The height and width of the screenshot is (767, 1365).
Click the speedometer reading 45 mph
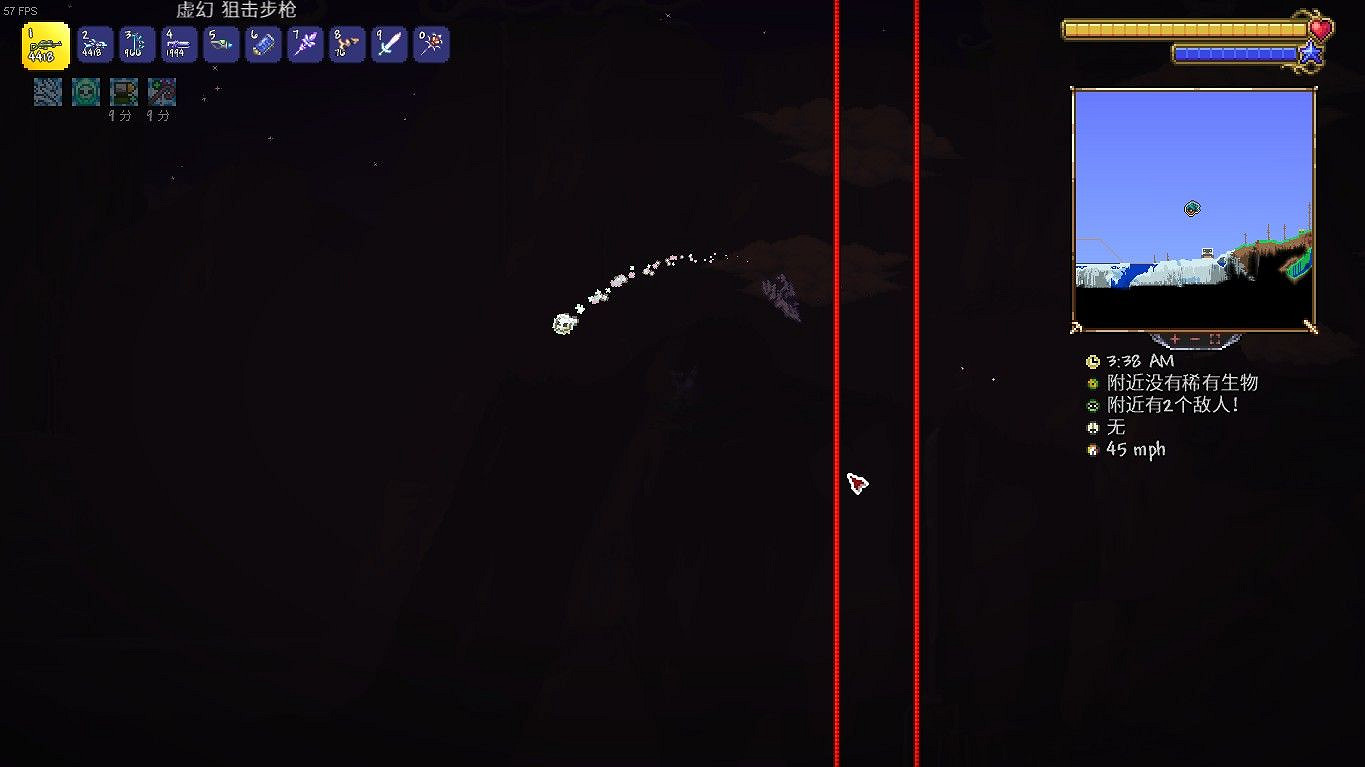(x=1135, y=449)
